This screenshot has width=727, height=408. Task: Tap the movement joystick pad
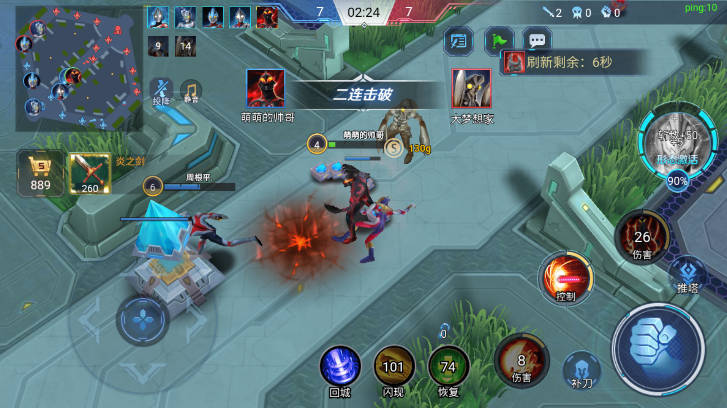[142, 321]
